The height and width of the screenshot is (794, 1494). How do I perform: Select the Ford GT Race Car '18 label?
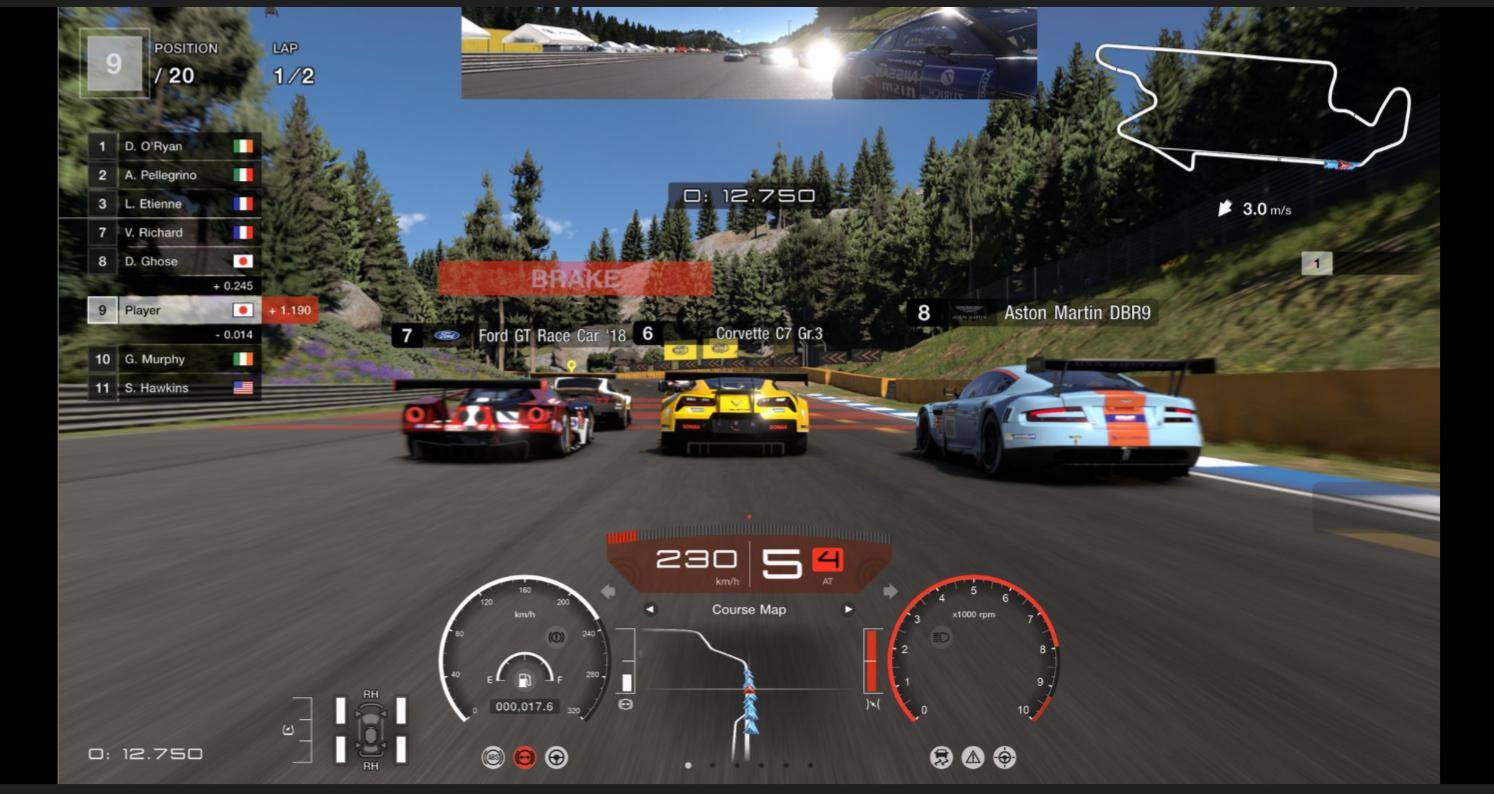(x=550, y=336)
